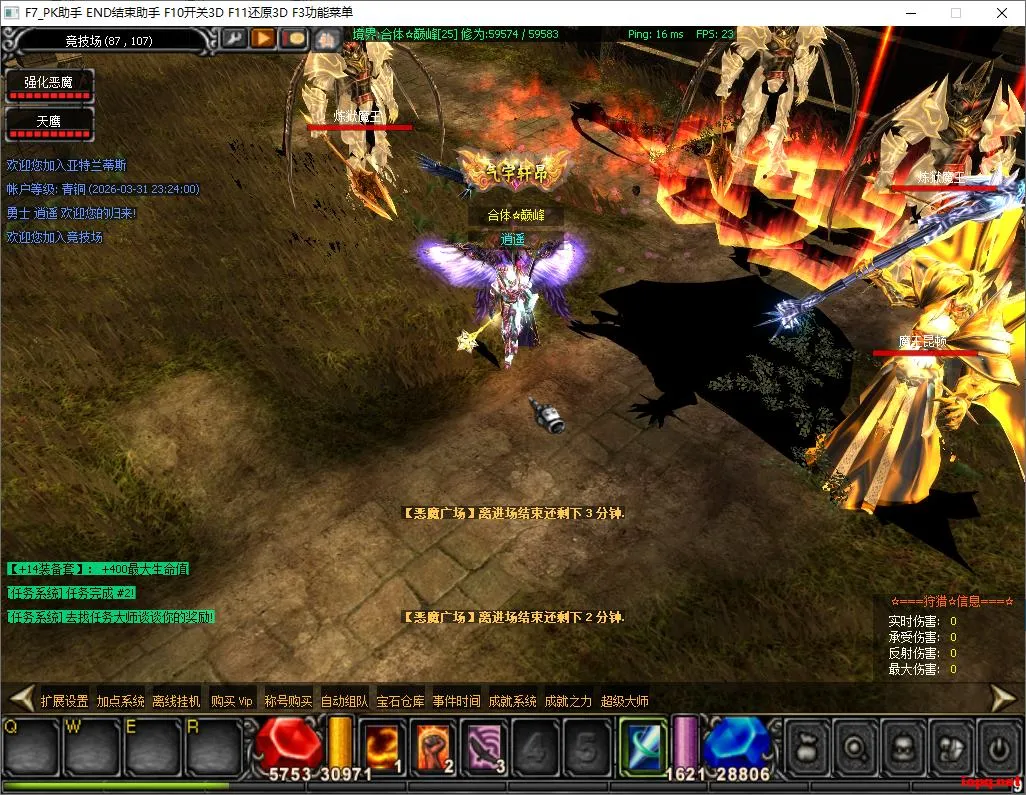Select 离线挂机 offline mode entry
Image resolution: width=1026 pixels, height=795 pixels.
pyautogui.click(x=176, y=701)
